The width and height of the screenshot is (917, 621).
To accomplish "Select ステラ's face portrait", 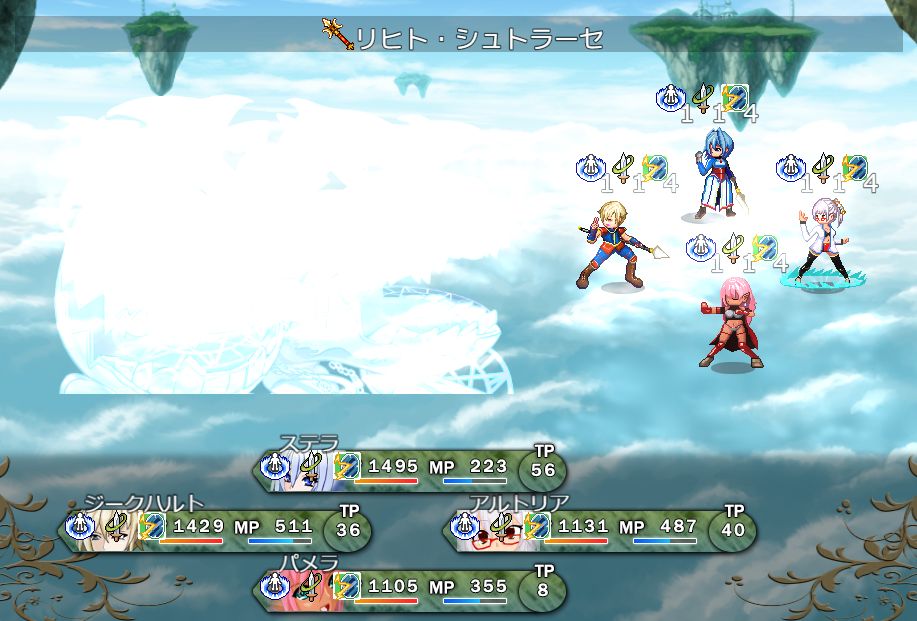I will [300, 468].
